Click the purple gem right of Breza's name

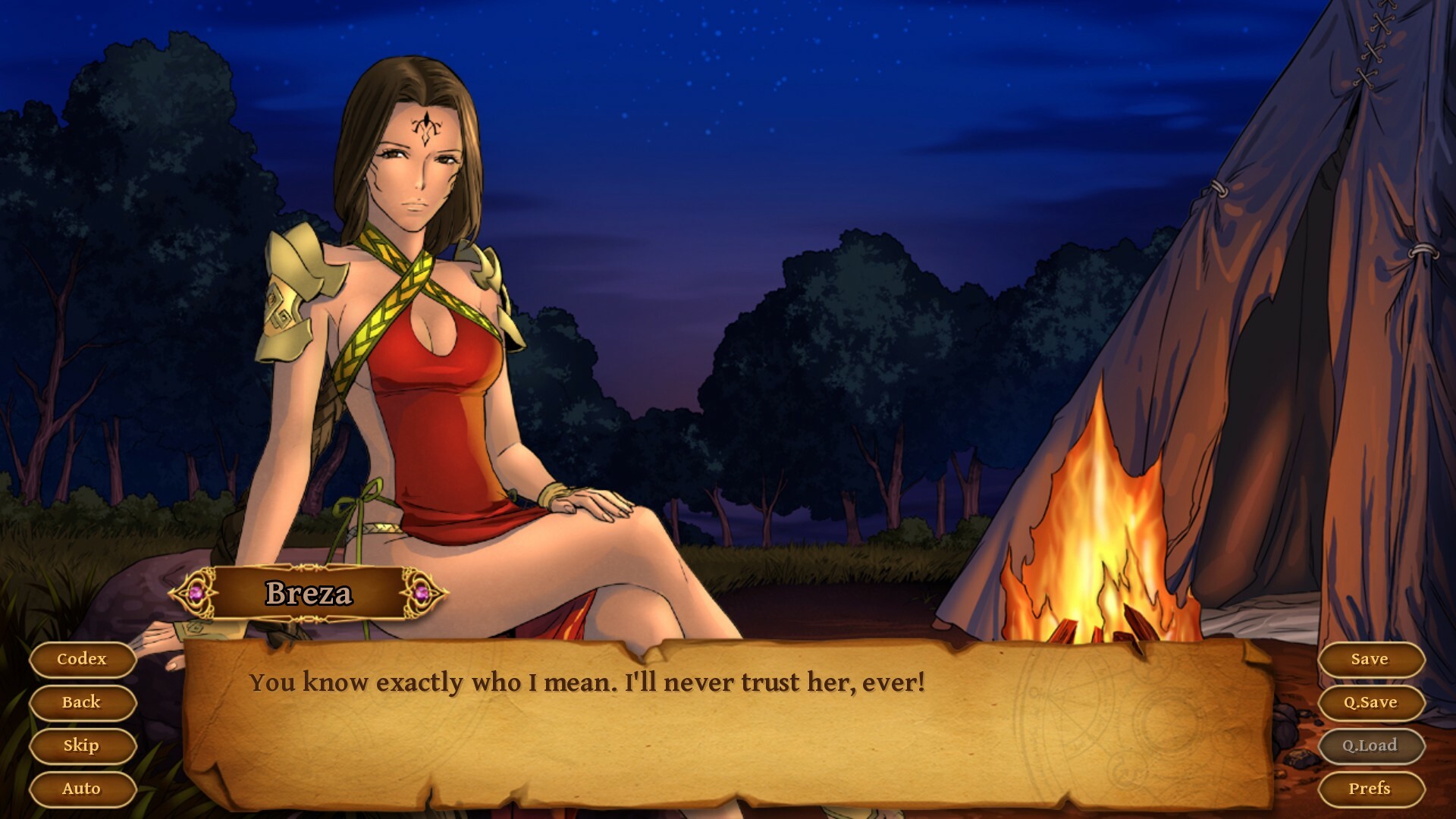[x=422, y=594]
